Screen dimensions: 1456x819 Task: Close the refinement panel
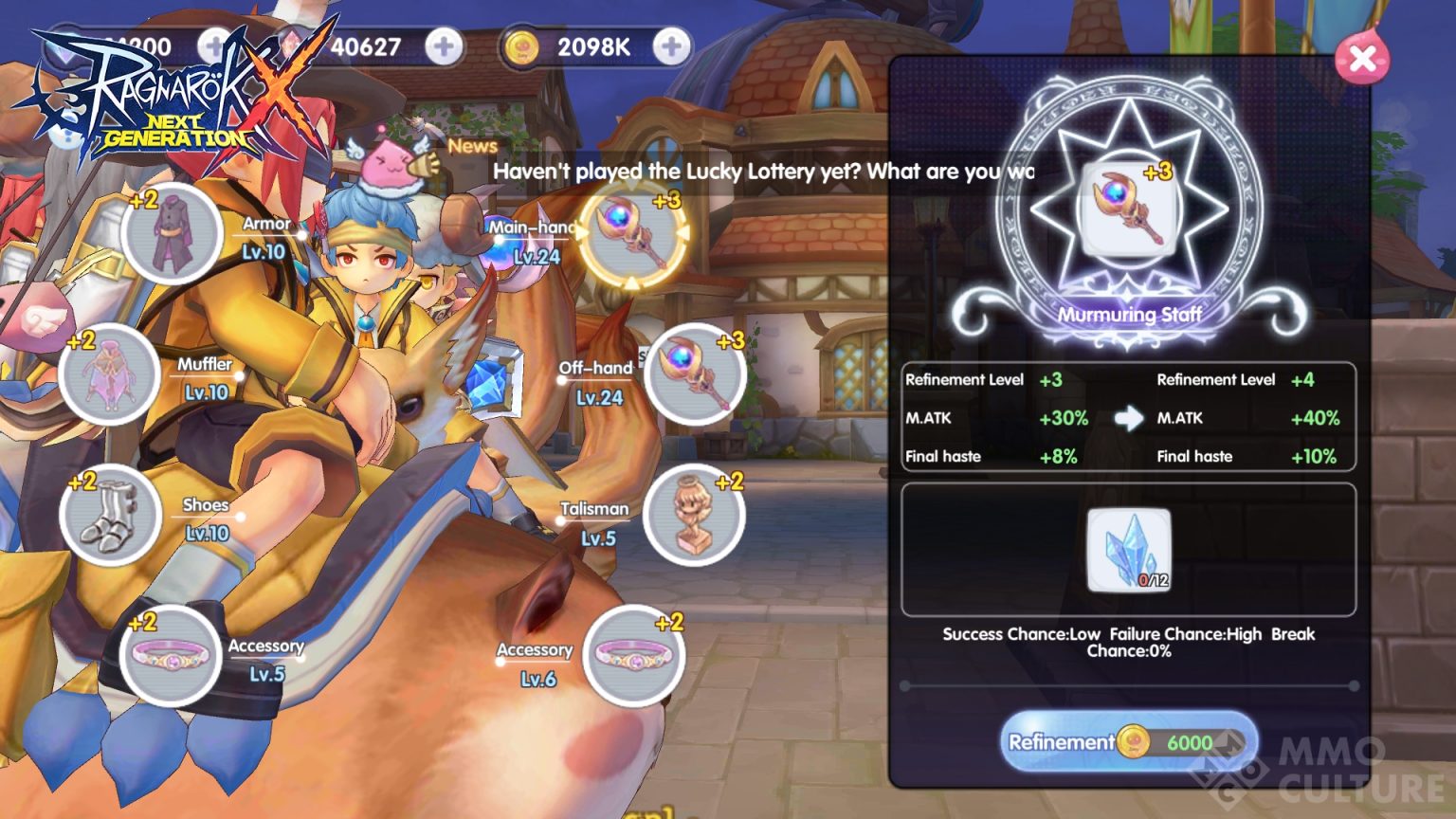pyautogui.click(x=1361, y=59)
